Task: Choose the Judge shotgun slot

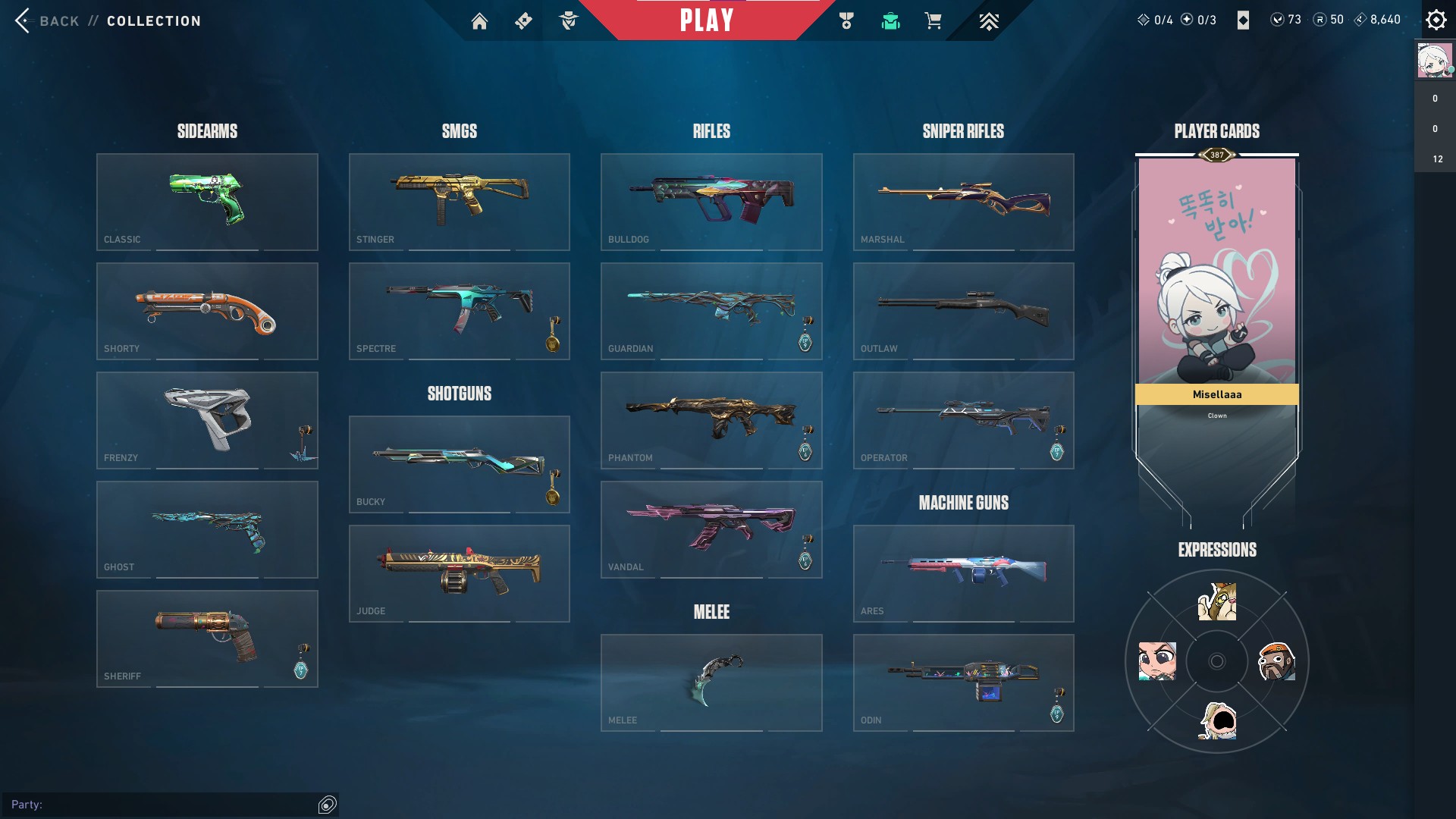Action: point(459,573)
